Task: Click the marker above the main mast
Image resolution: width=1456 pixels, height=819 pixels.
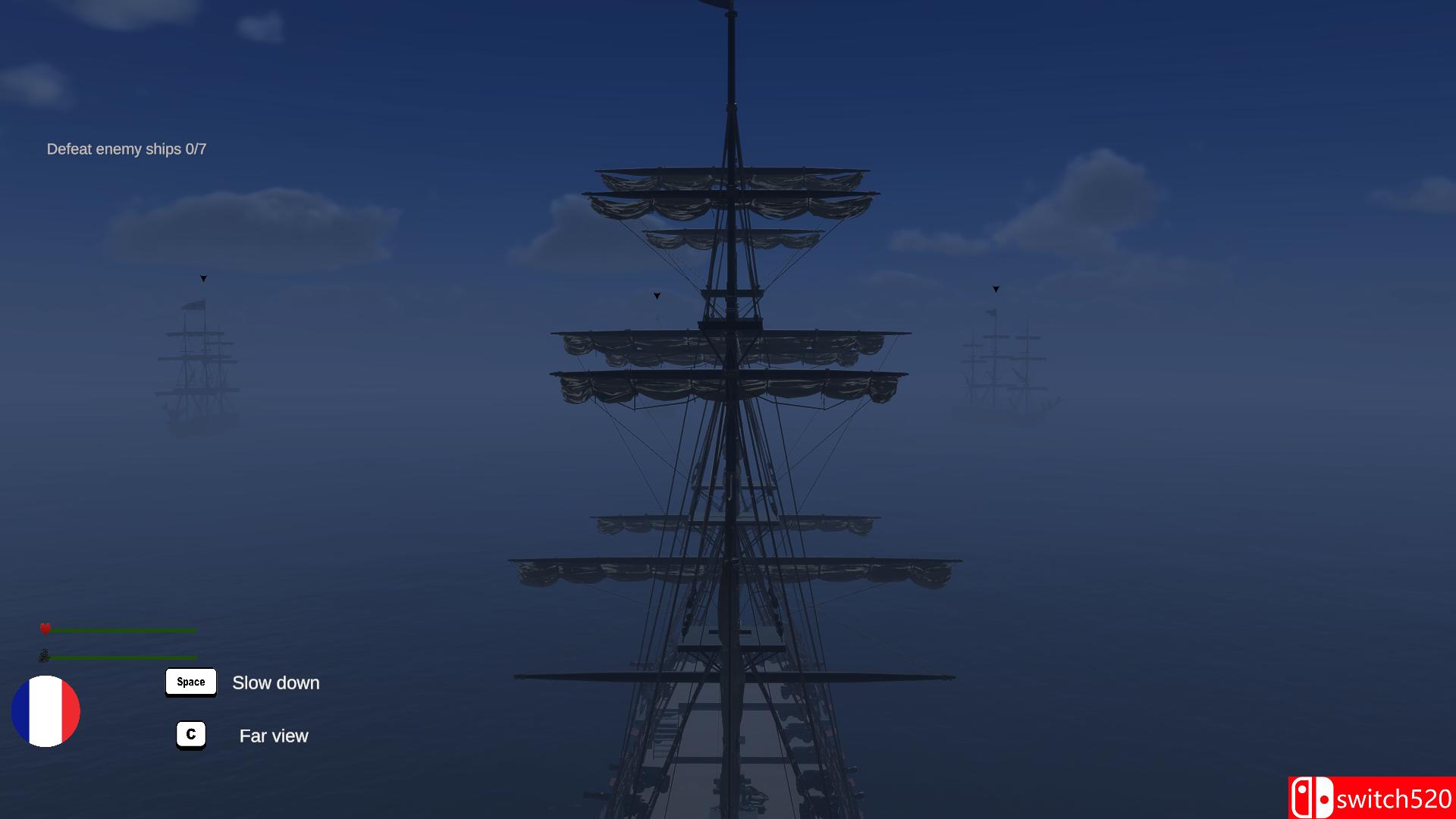Action: 656,296
